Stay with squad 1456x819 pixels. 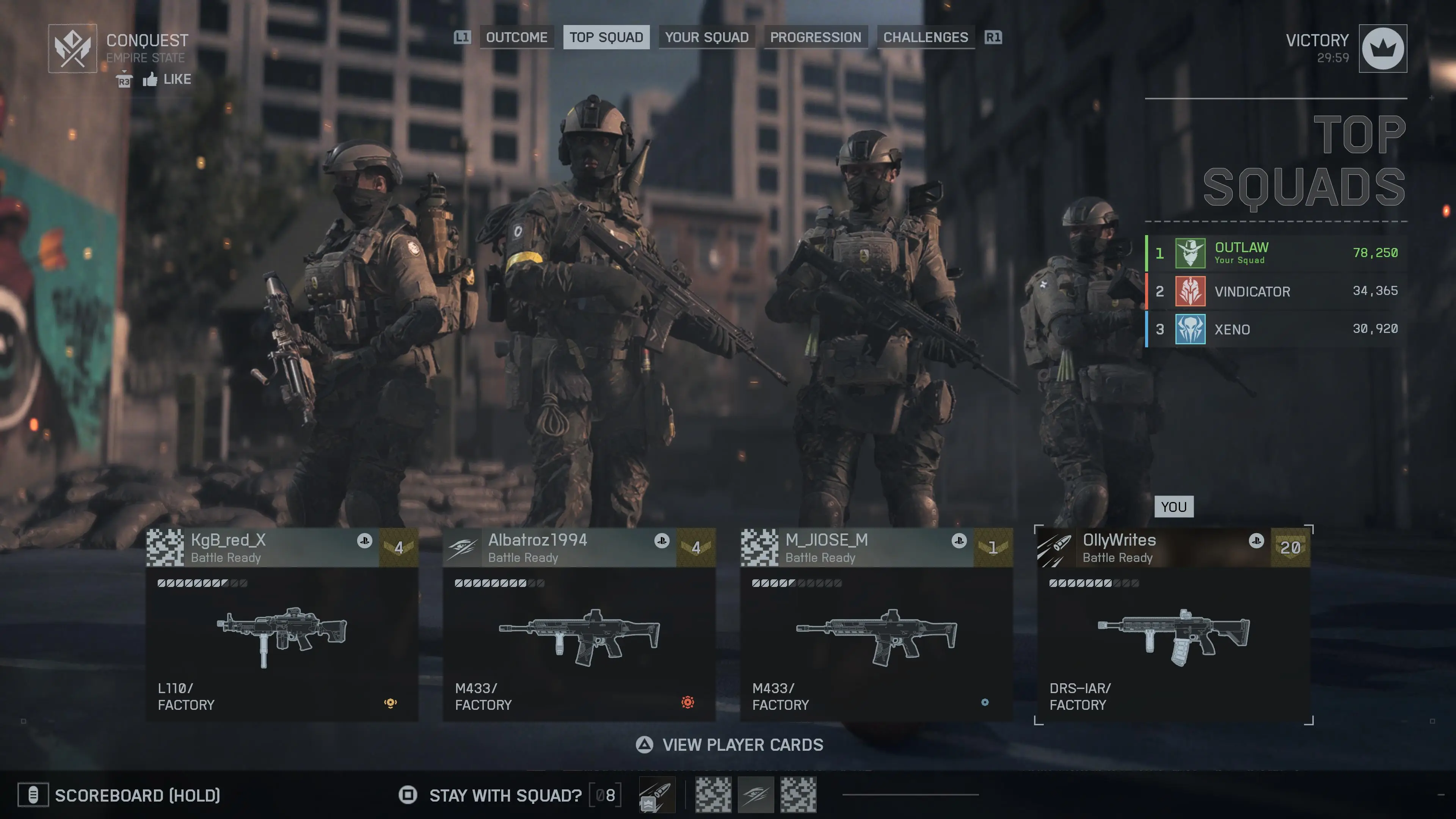coord(505,795)
